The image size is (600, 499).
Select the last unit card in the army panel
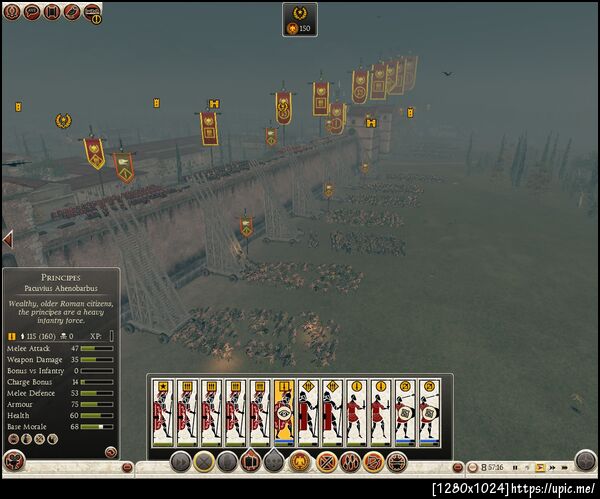pyautogui.click(x=429, y=411)
